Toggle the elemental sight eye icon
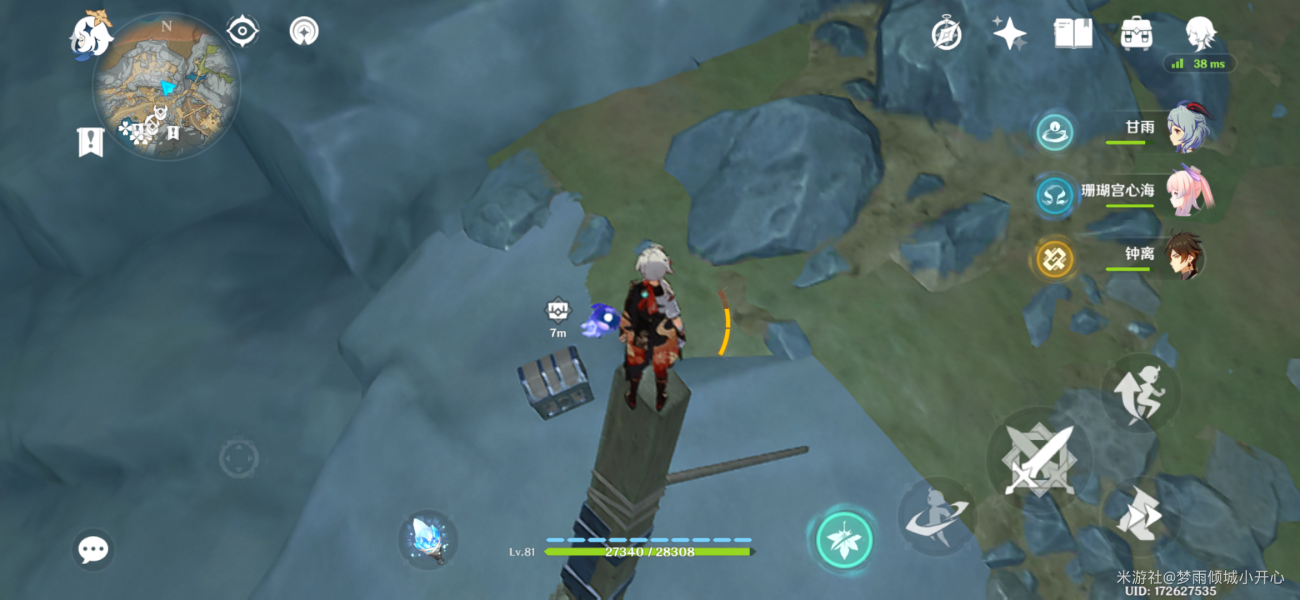This screenshot has height=600, width=1300. [x=242, y=32]
